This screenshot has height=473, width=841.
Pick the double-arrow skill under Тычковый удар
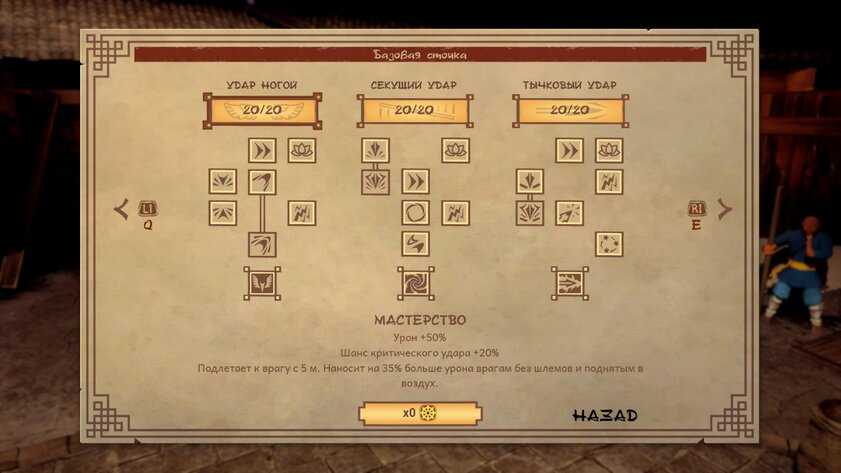pos(569,150)
